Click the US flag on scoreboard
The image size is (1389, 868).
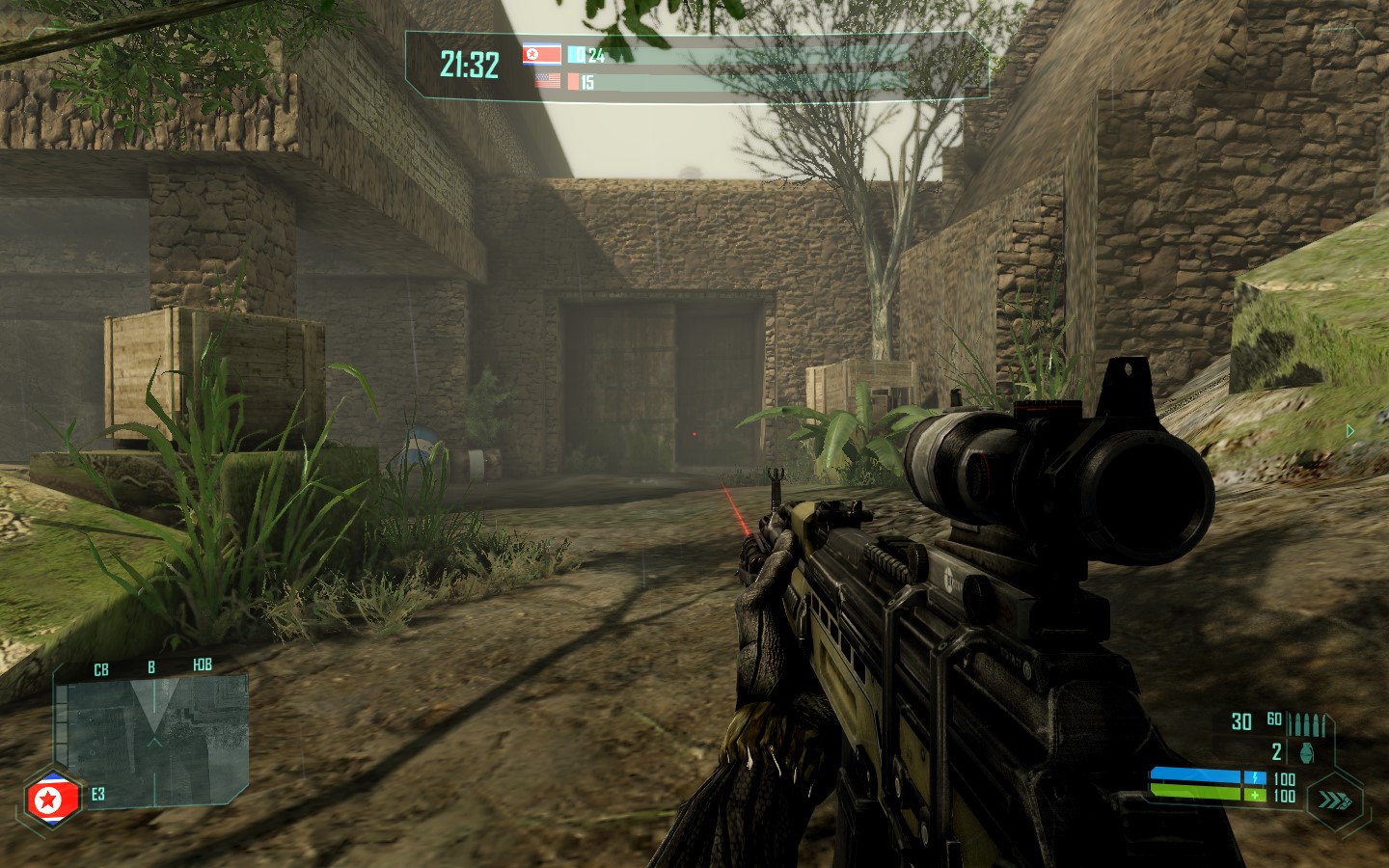click(547, 81)
